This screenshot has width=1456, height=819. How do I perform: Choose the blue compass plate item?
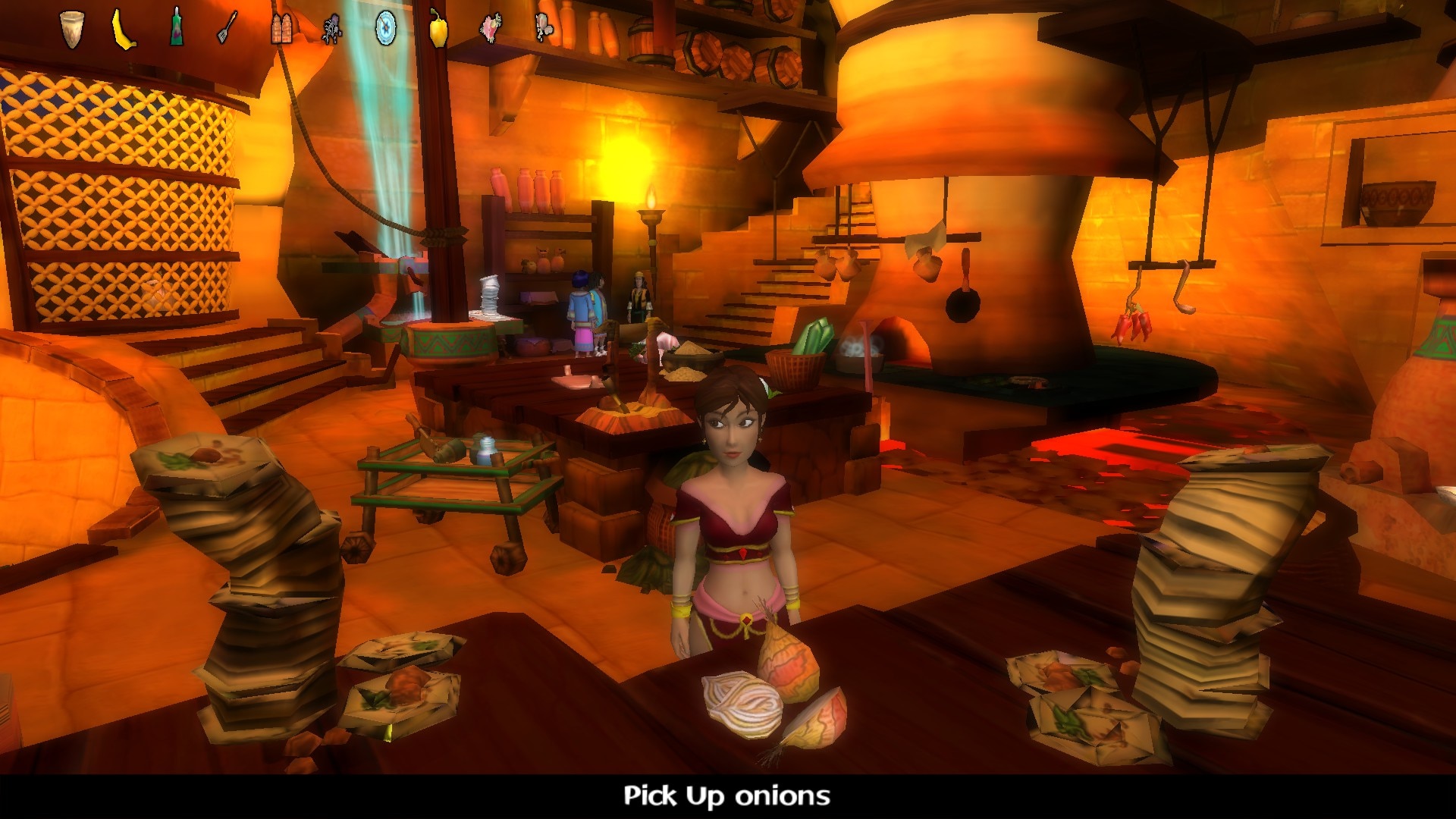tap(386, 29)
